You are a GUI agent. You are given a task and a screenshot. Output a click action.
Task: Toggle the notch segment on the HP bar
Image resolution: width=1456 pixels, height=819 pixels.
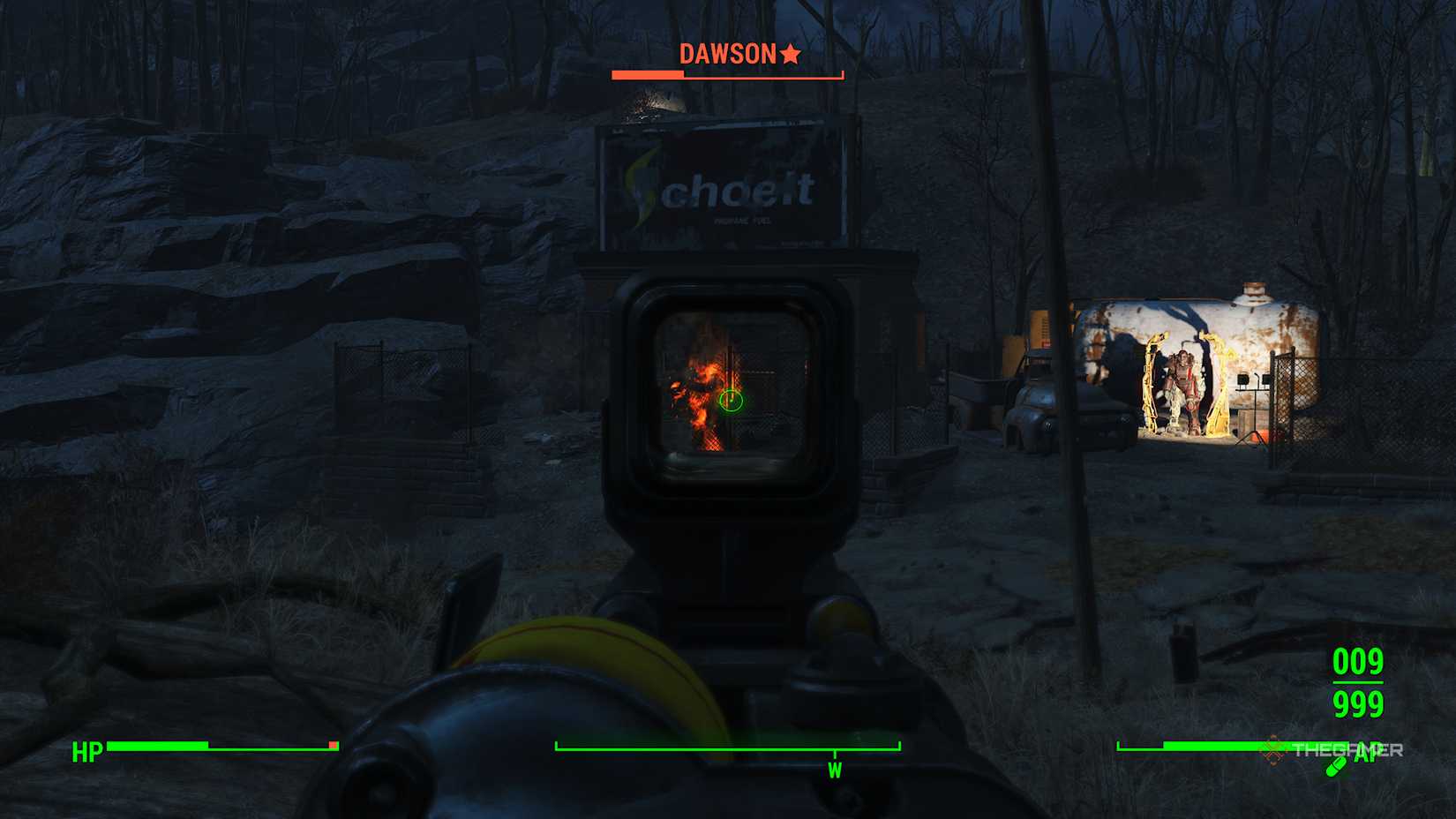point(334,746)
